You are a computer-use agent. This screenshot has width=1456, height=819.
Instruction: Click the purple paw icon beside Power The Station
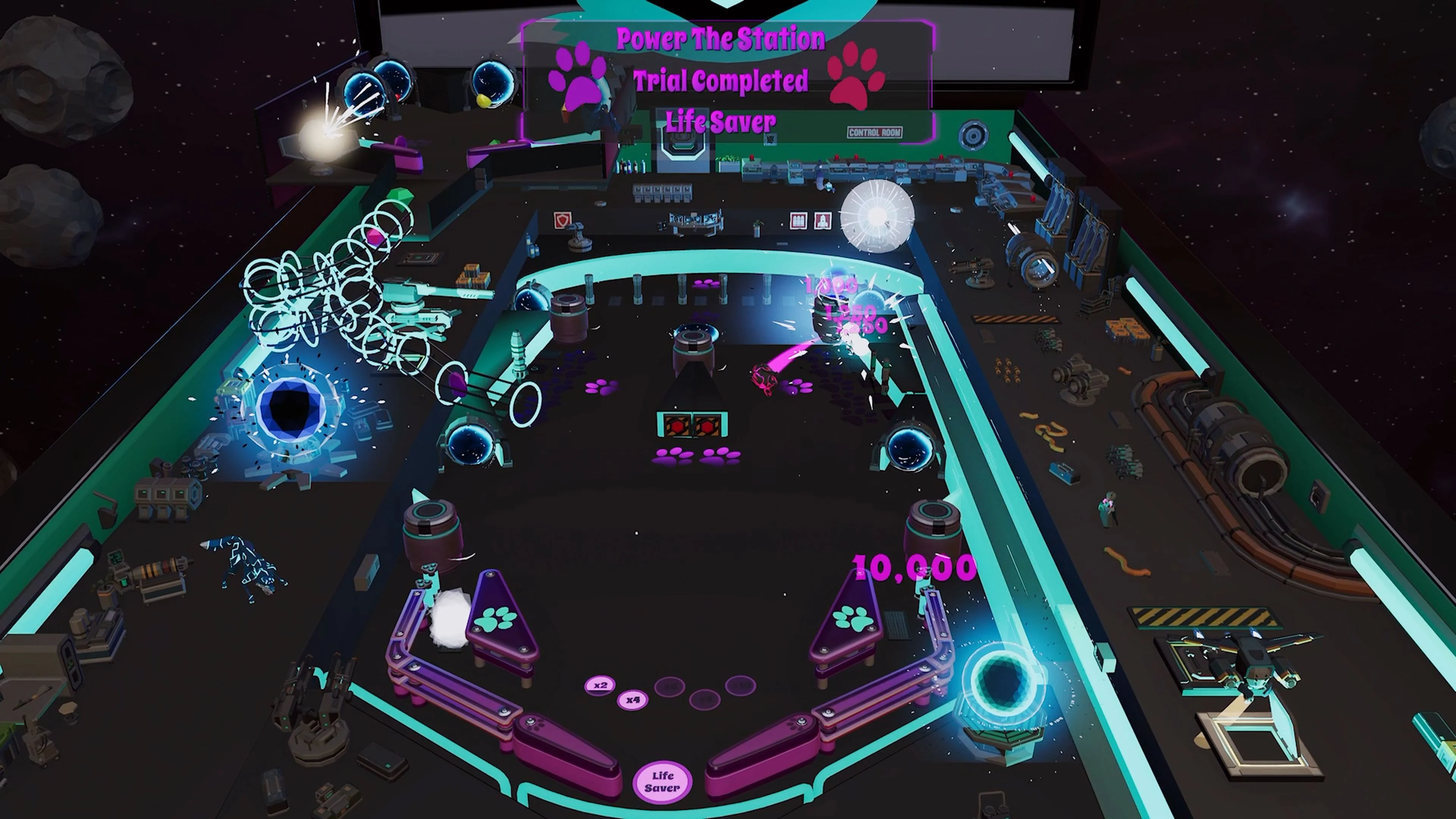pos(576,81)
